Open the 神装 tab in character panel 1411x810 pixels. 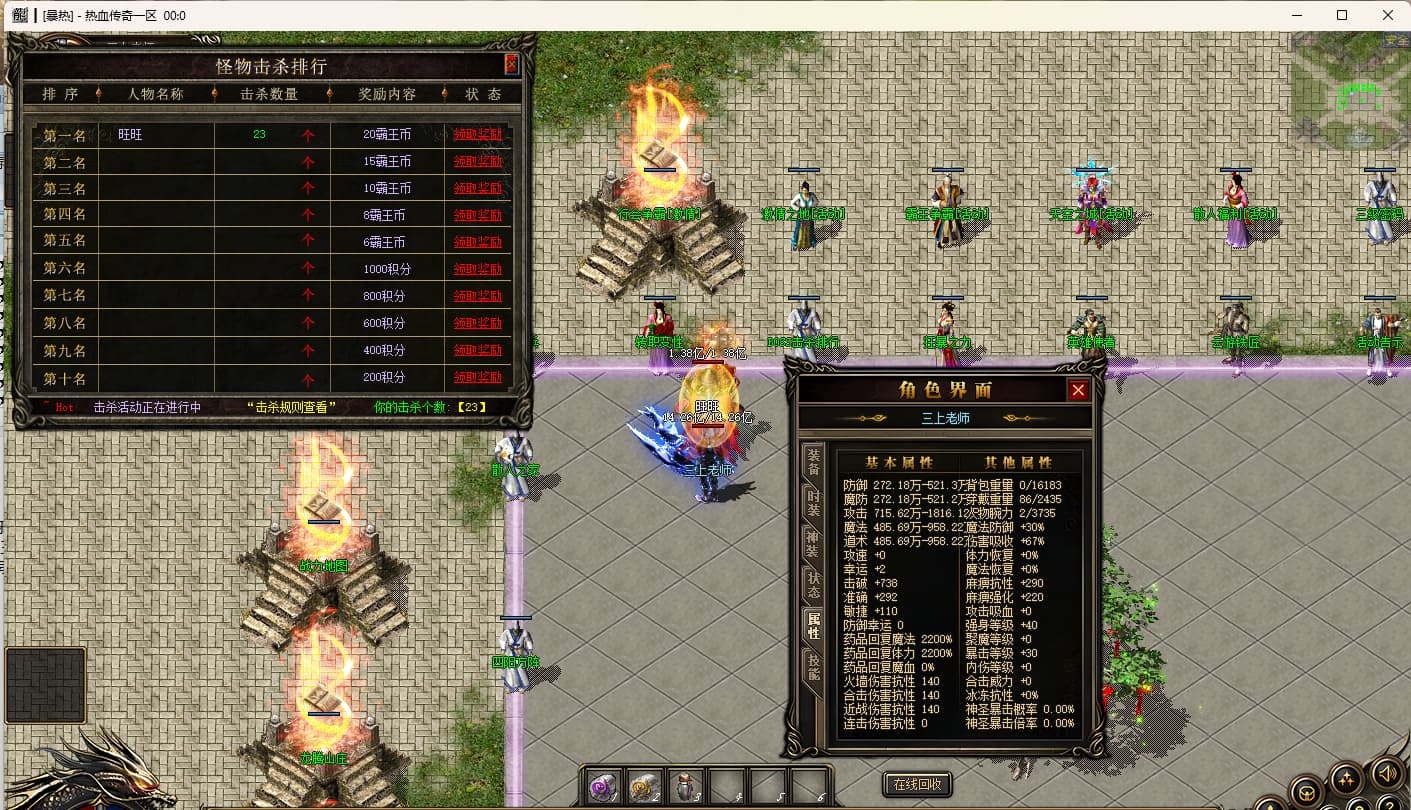pos(814,543)
